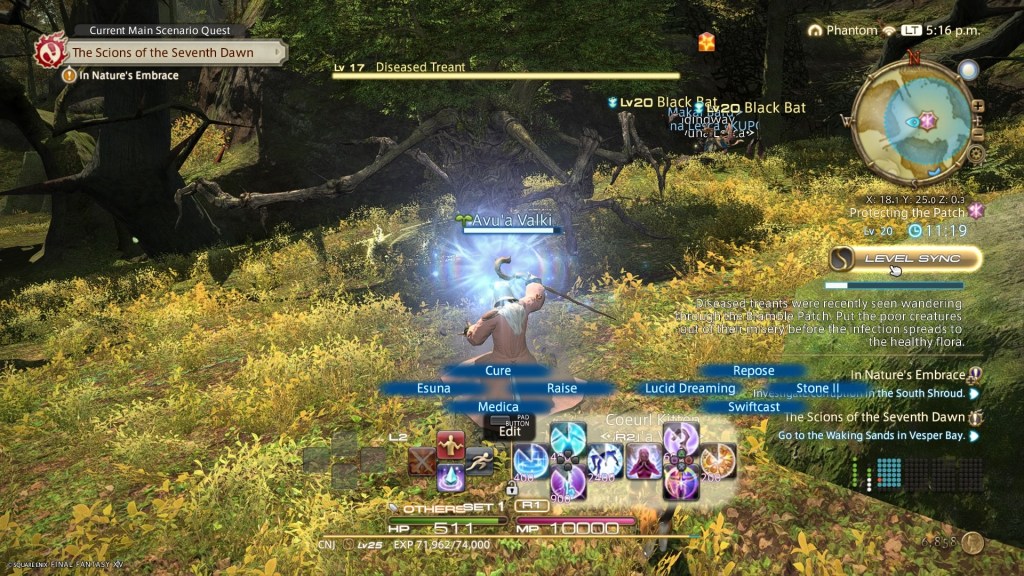Viewport: 1024px width, 576px height.
Task: Click the Level Sync button
Action: [905, 259]
